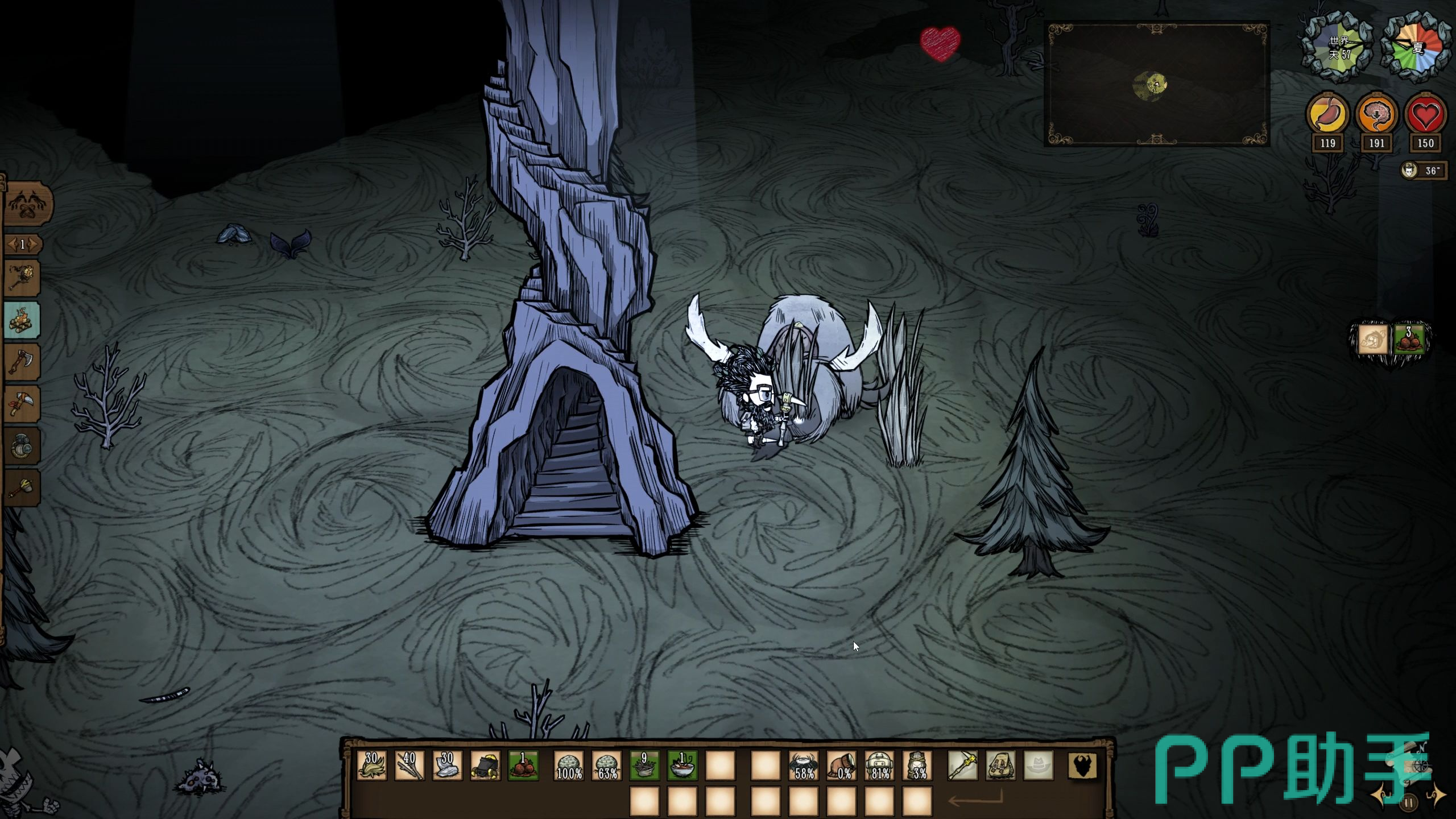
Task: Click the pause button
Action: pos(1409,803)
